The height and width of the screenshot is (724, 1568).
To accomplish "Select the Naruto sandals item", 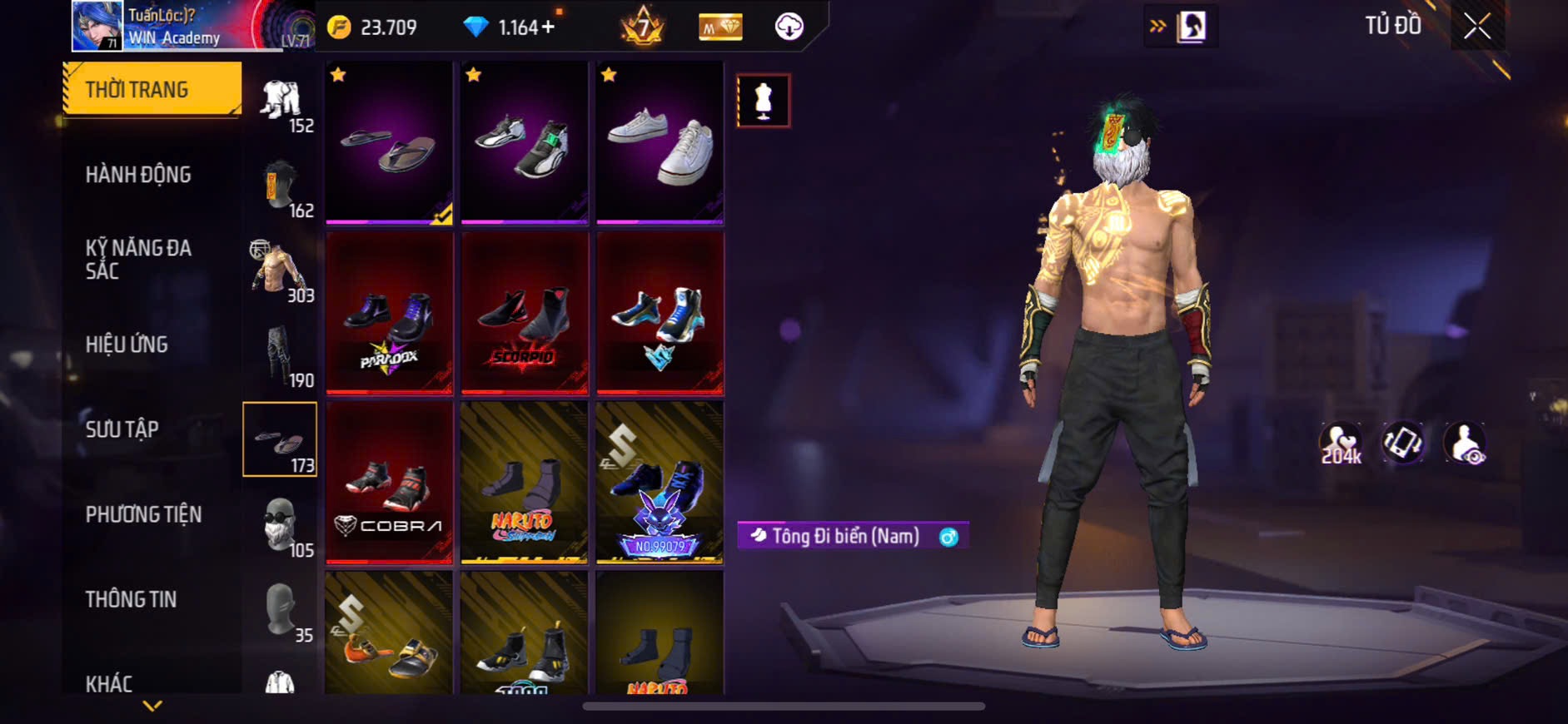I will 525,483.
